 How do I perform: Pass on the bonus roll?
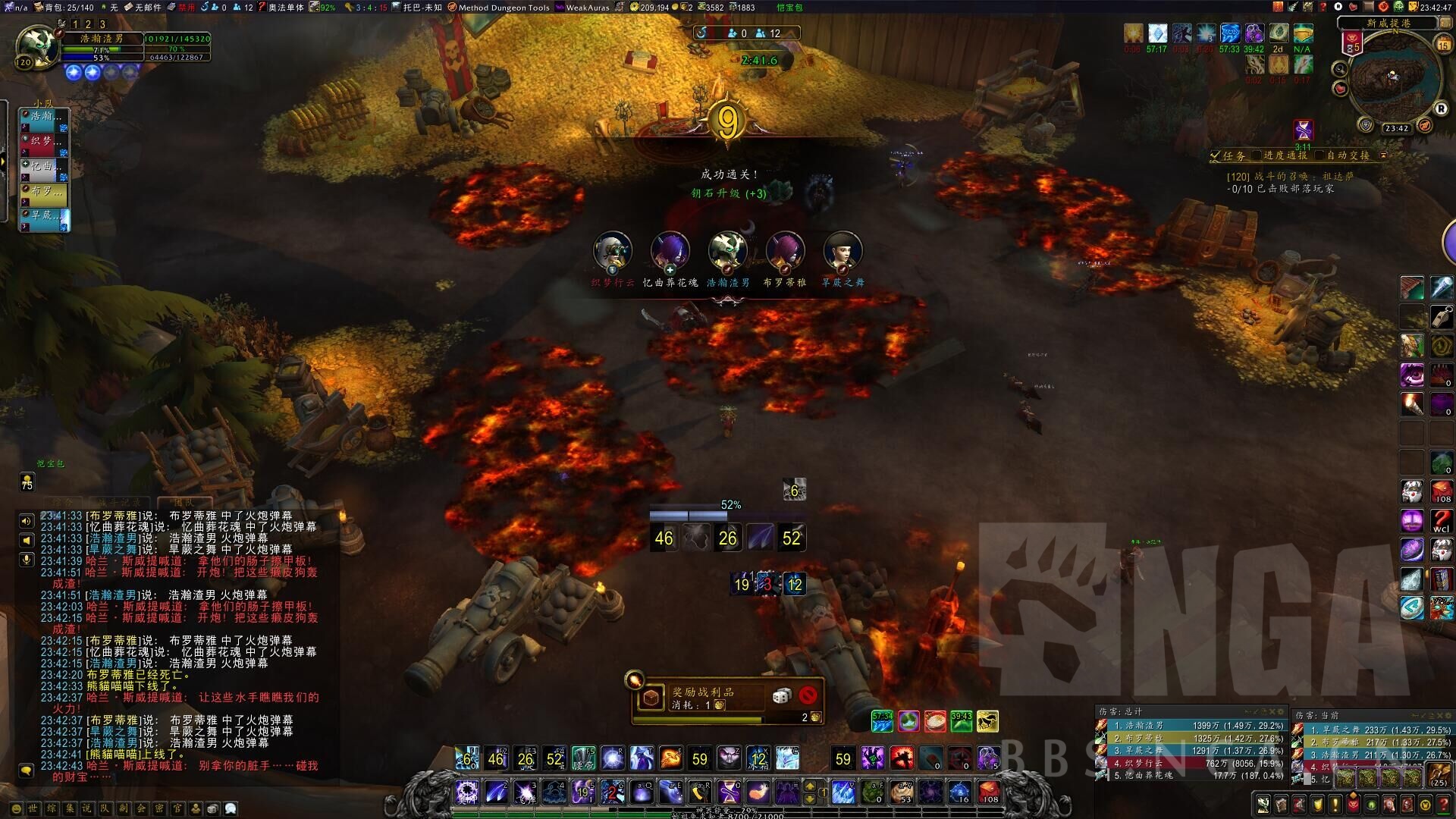pyautogui.click(x=808, y=695)
